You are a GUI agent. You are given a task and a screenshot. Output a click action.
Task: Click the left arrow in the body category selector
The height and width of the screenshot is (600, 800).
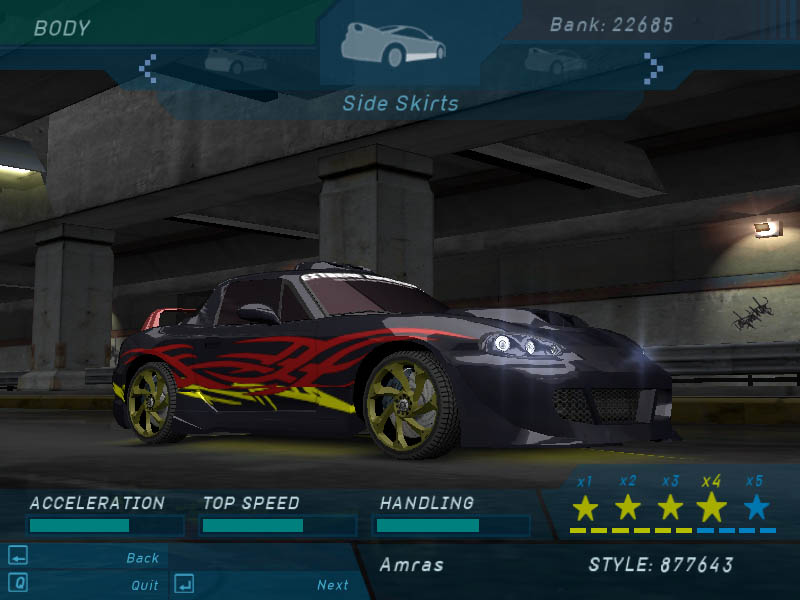click(148, 68)
